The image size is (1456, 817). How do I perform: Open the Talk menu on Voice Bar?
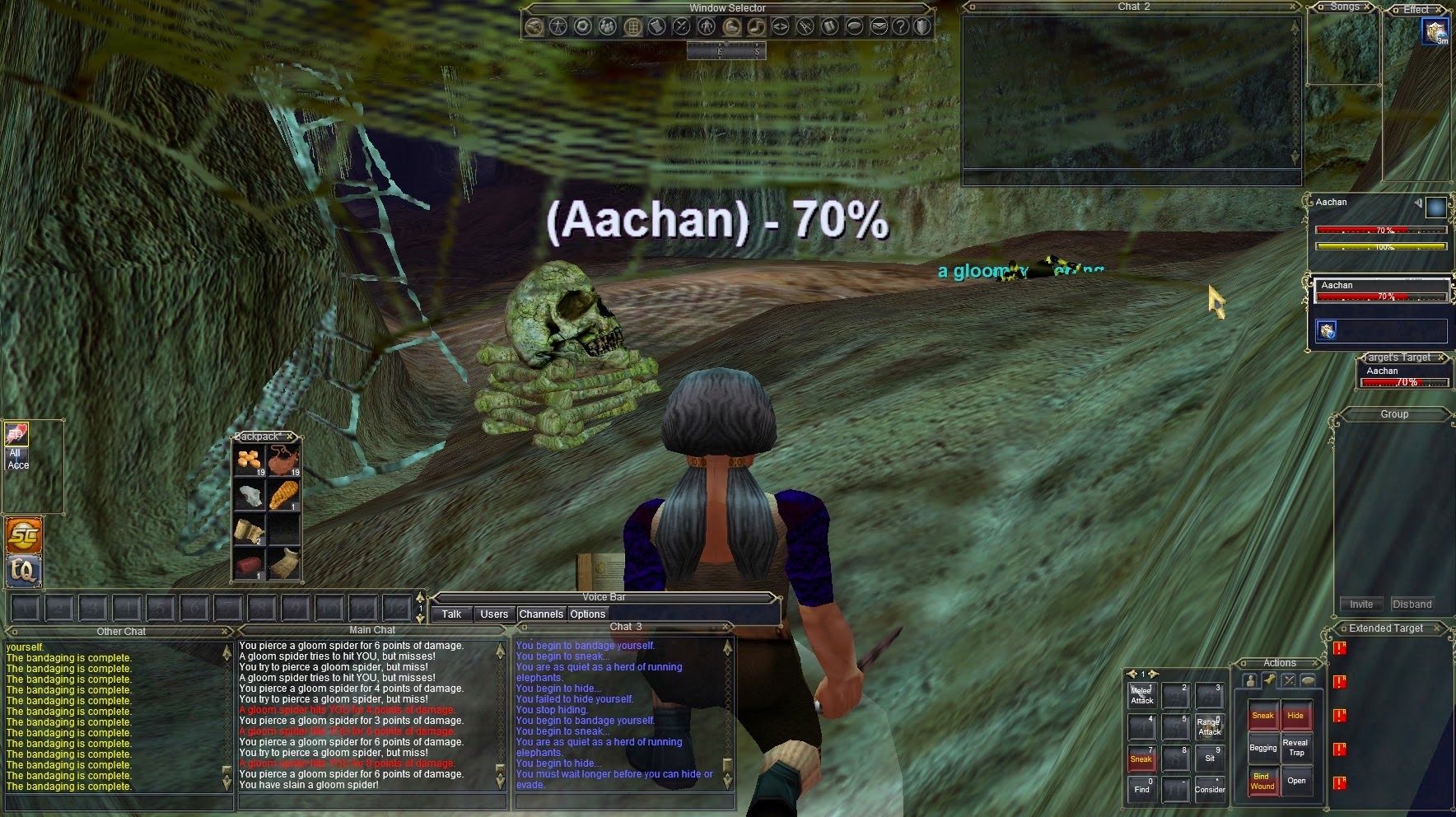pos(451,614)
